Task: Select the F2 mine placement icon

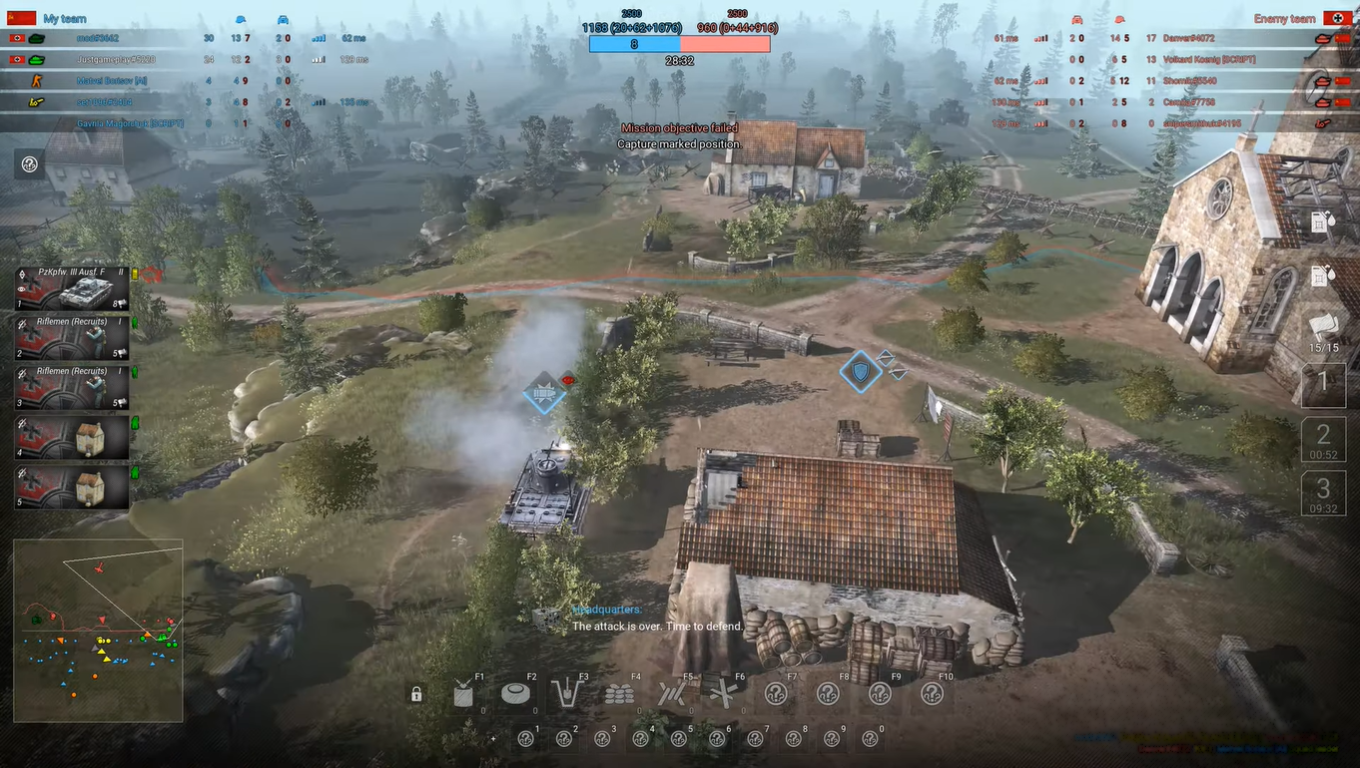Action: [x=516, y=693]
